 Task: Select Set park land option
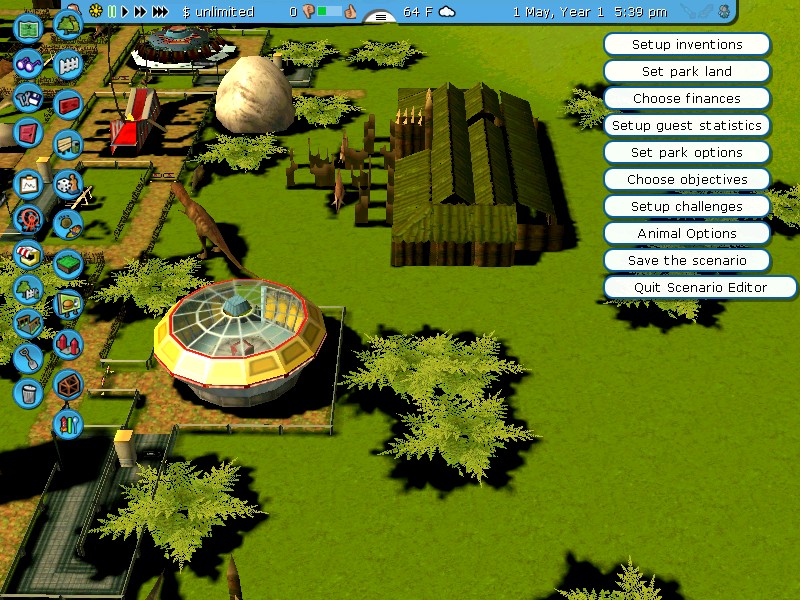pyautogui.click(x=686, y=72)
